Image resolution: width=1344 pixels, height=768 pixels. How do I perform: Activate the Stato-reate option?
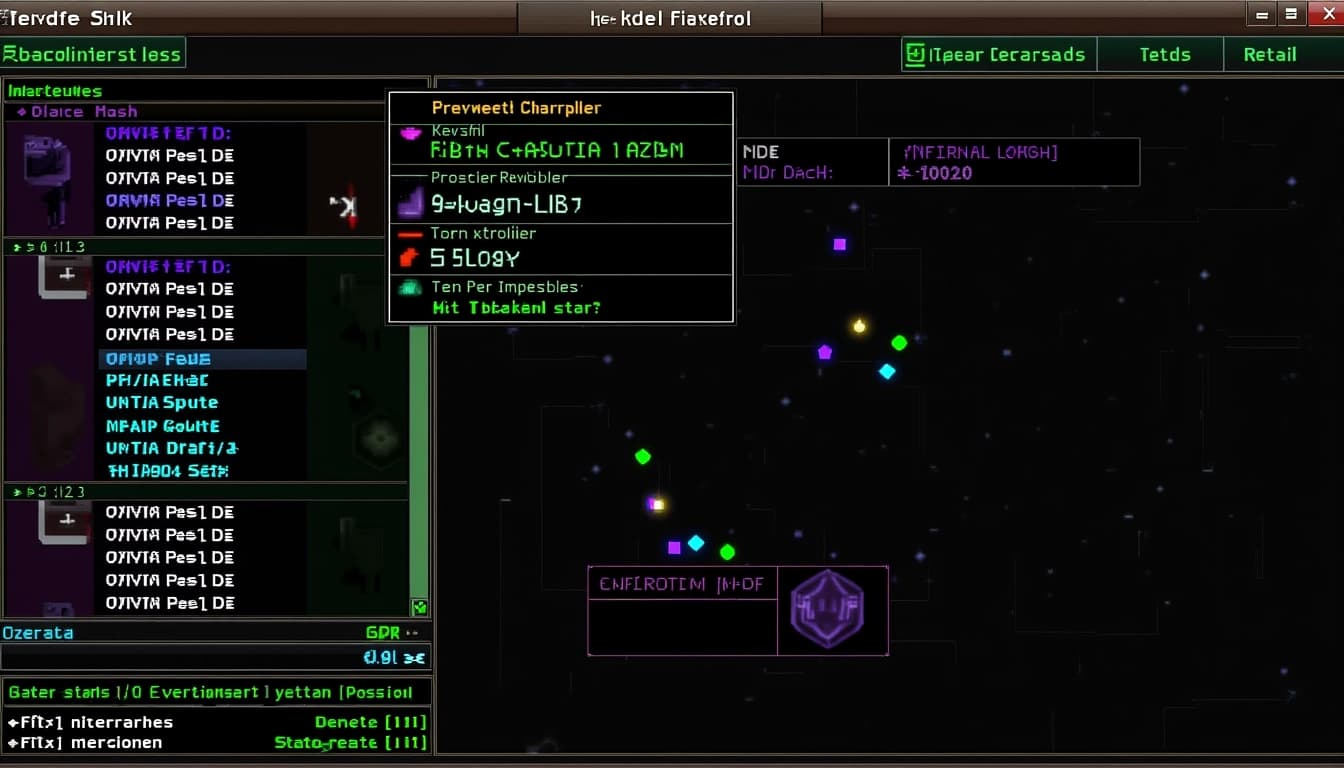pos(350,743)
